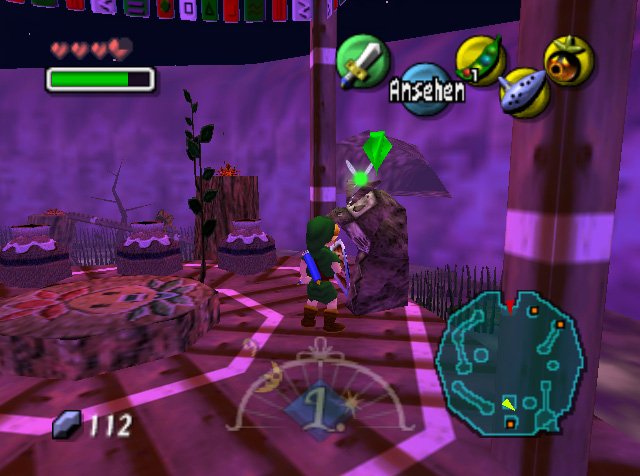Equip the Deku Mask item
The width and height of the screenshot is (640, 476).
[x=569, y=61]
